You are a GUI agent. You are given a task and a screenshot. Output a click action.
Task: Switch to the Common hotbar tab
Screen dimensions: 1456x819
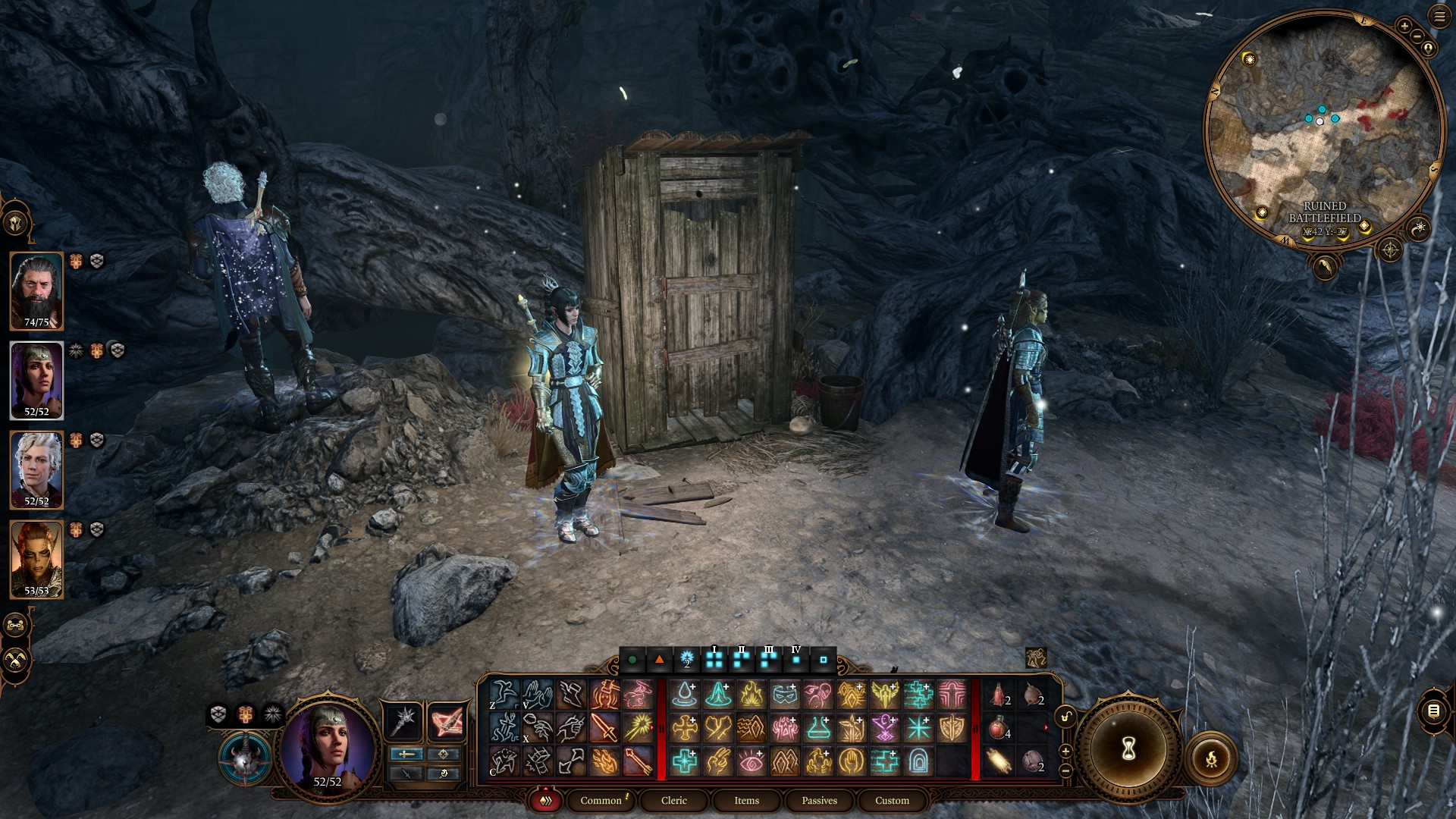tap(601, 800)
